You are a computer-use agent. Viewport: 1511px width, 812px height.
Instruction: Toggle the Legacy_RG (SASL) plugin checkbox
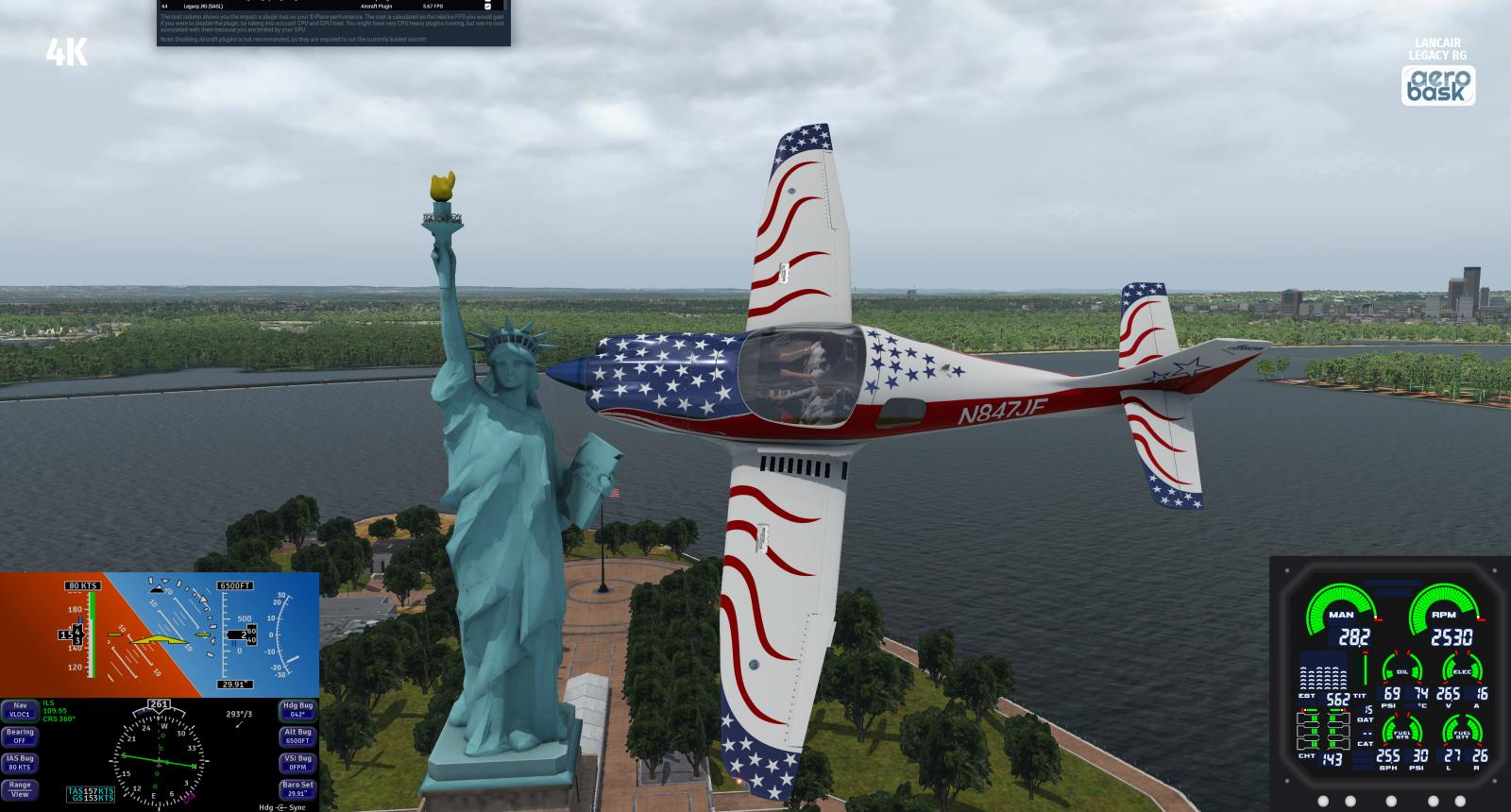coord(487,7)
